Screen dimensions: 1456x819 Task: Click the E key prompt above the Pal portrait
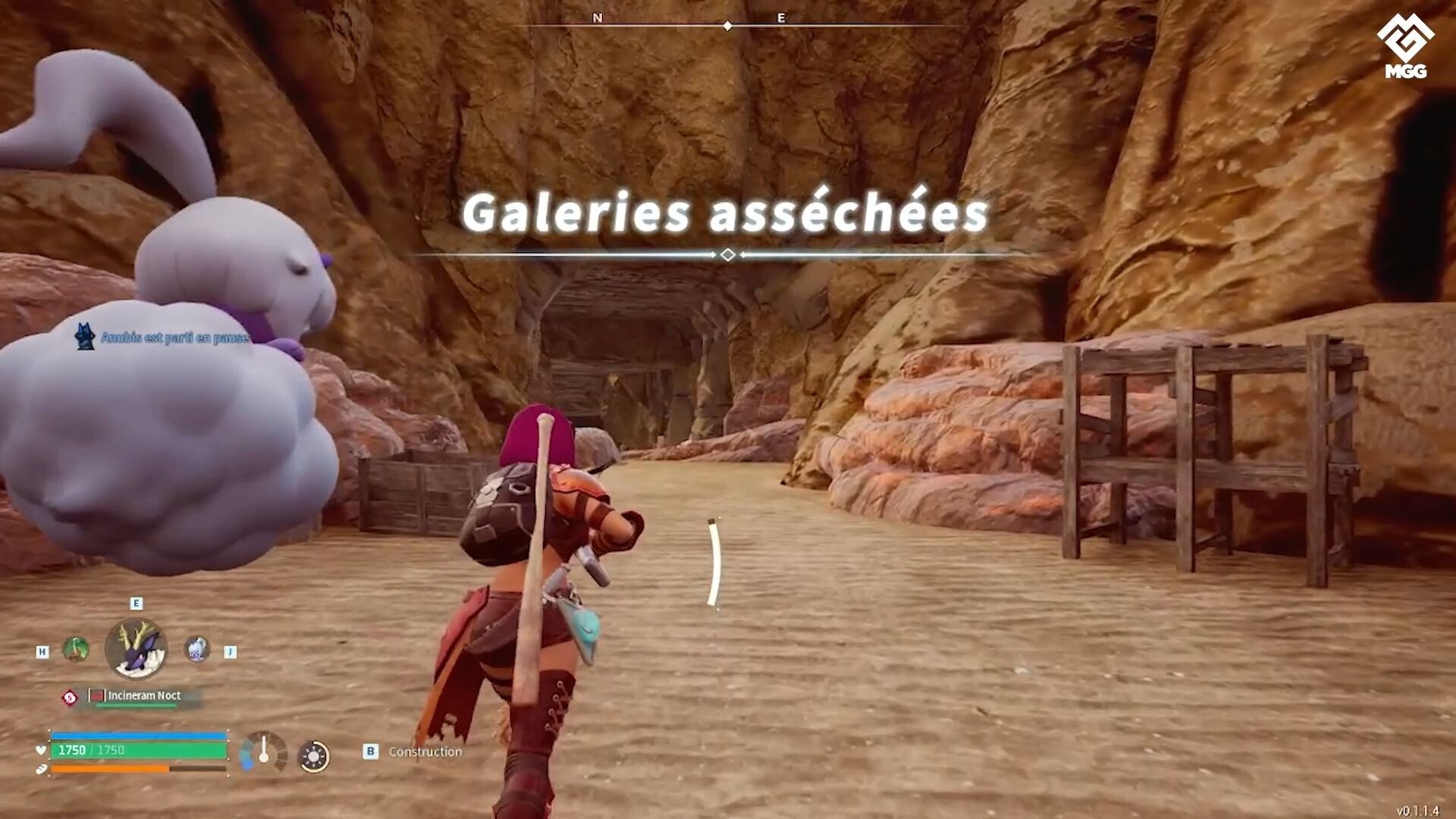(135, 602)
